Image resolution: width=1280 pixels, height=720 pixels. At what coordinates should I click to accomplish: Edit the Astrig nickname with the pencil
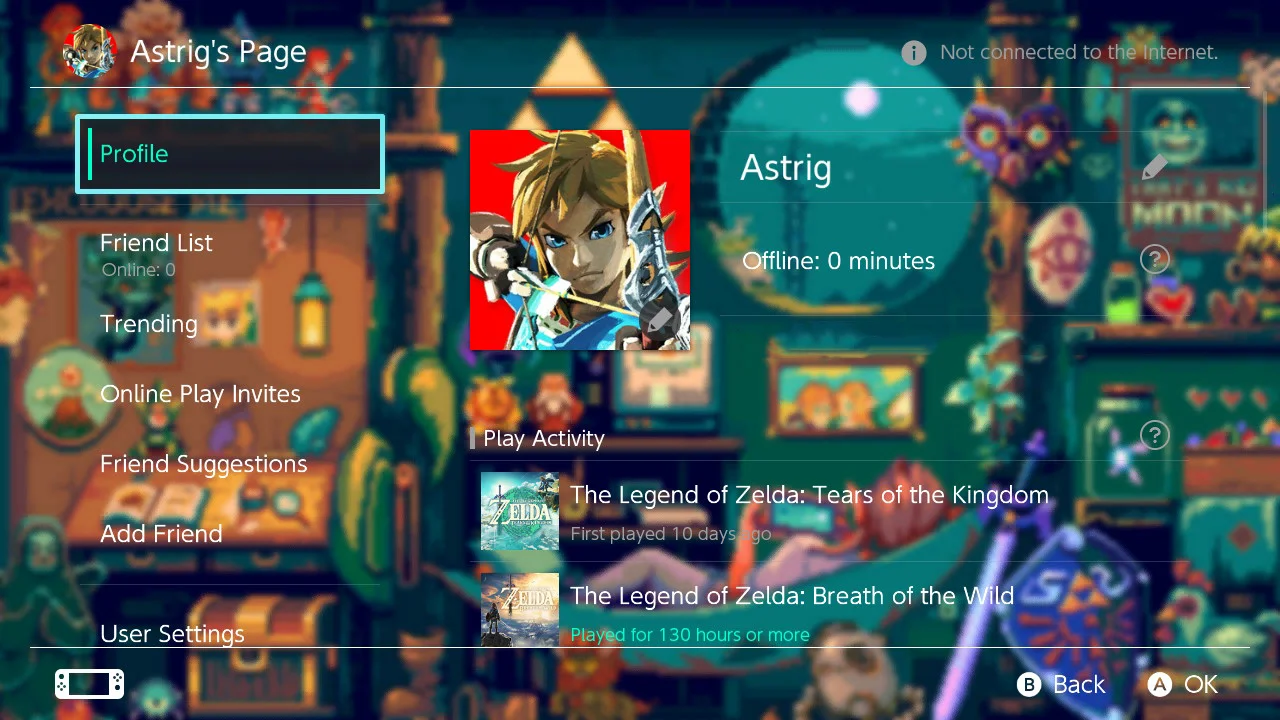click(1154, 167)
